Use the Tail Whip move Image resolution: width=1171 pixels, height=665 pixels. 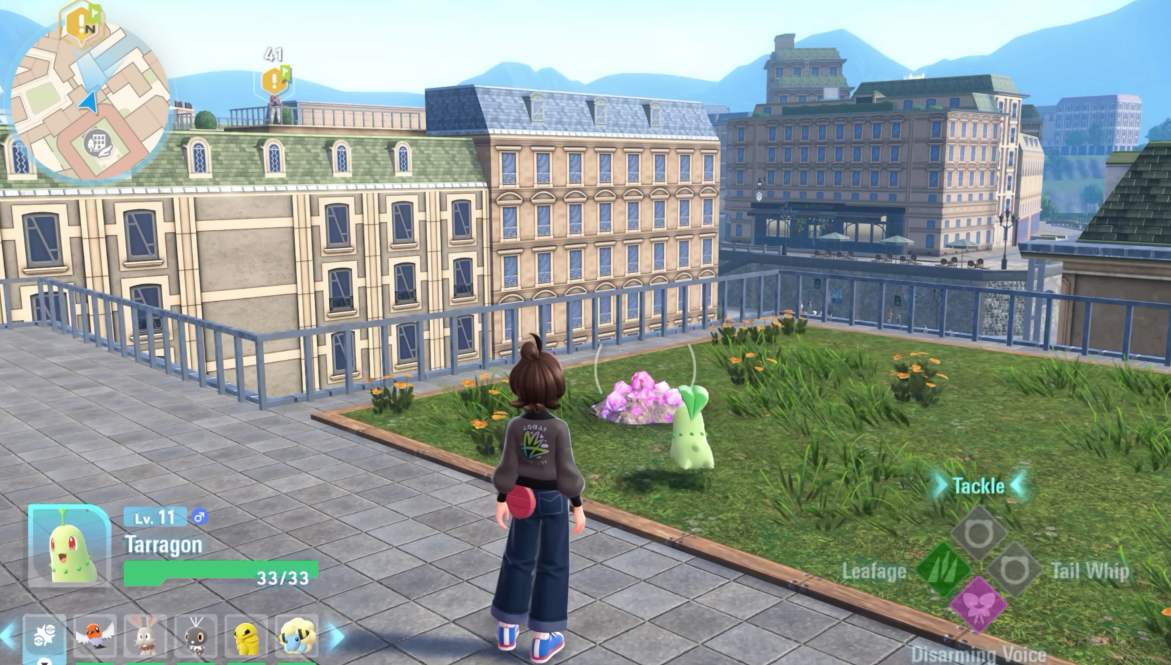1014,570
